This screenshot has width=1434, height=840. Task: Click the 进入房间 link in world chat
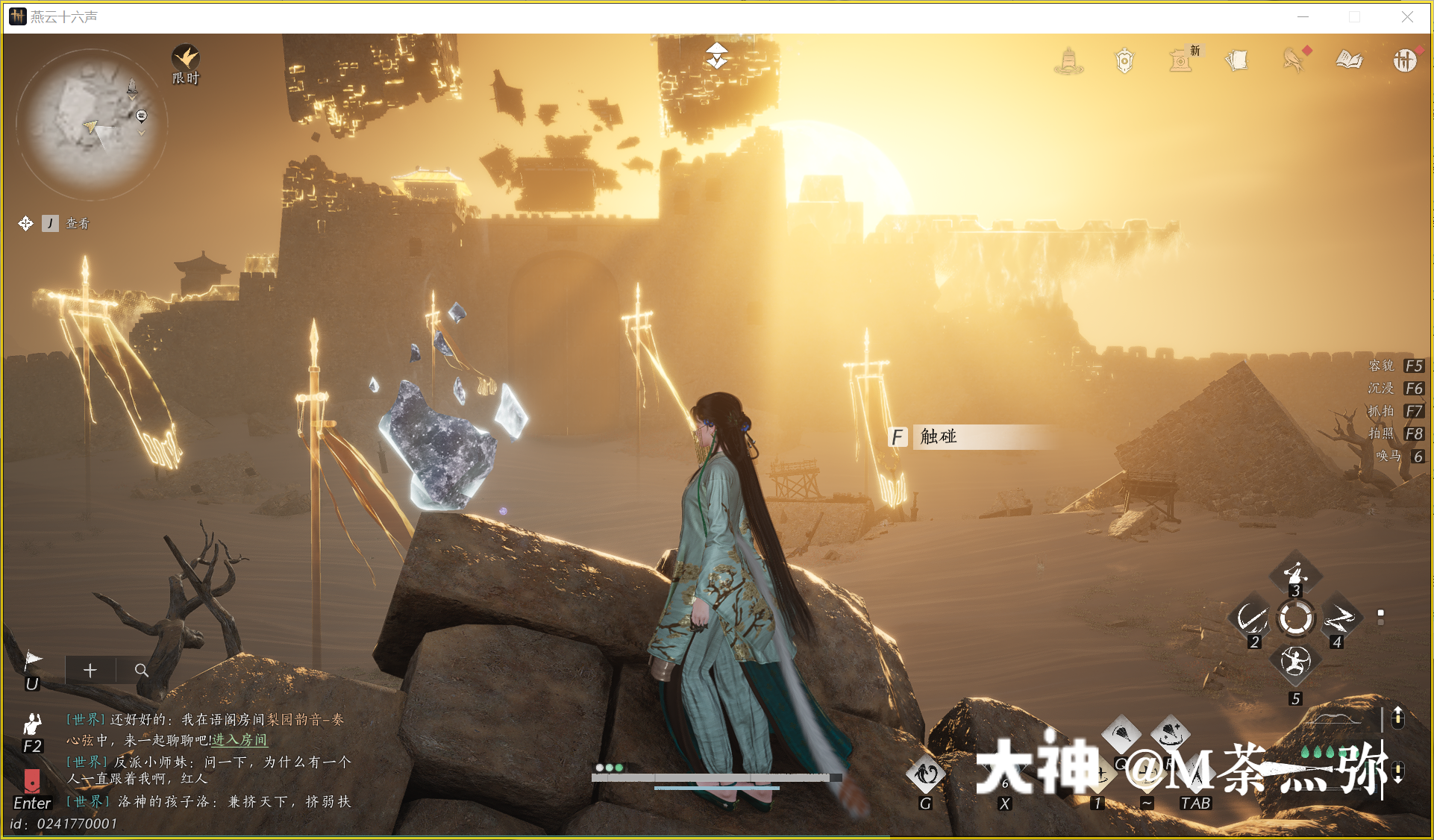click(239, 740)
